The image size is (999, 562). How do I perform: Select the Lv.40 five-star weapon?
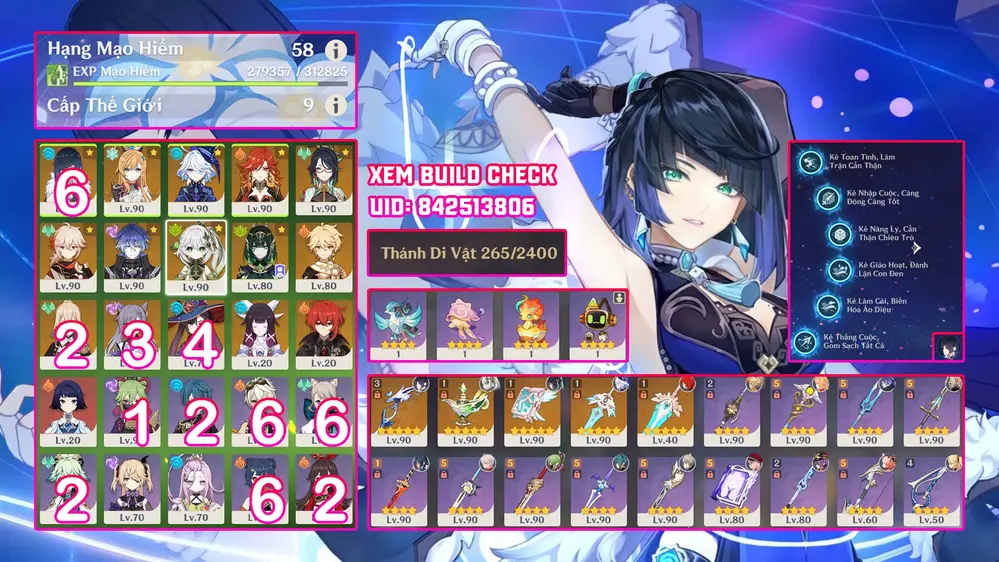[x=664, y=412]
